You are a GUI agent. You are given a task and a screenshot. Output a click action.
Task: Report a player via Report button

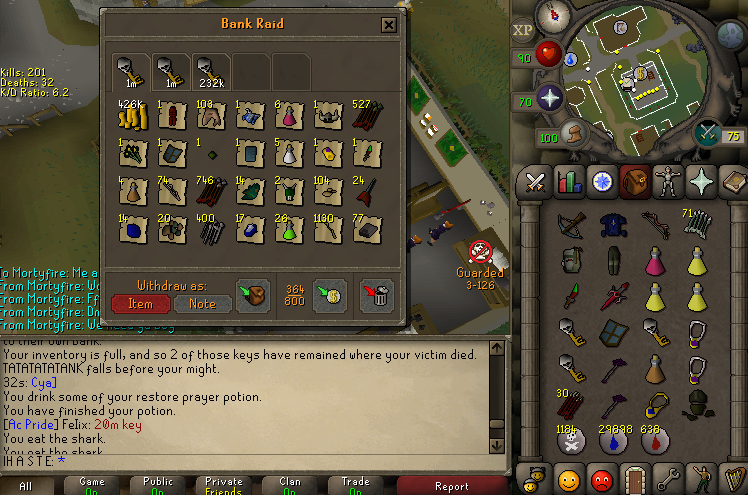[x=451, y=487]
